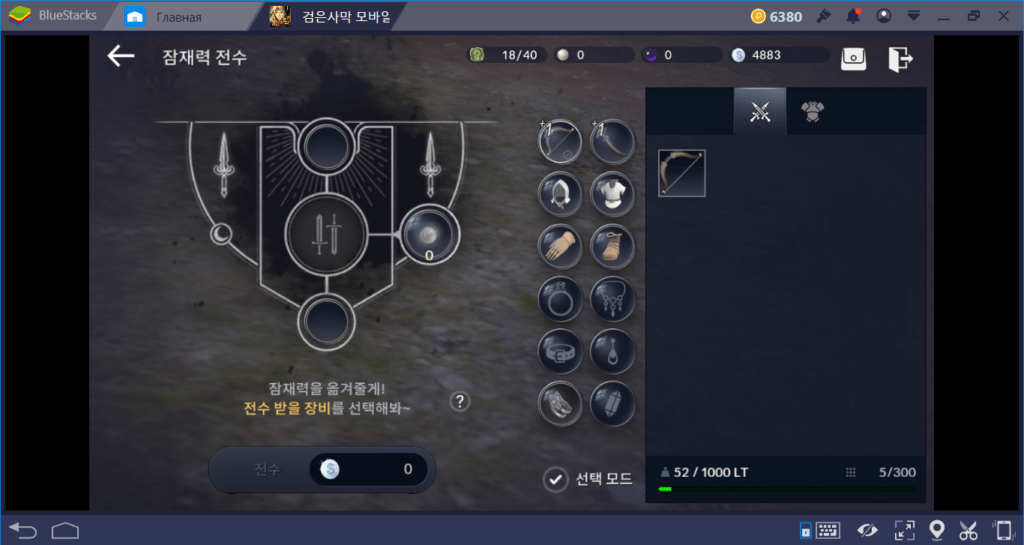Viewport: 1024px width, 545px height.
Task: Choose the white chest armor slot
Action: coord(612,194)
